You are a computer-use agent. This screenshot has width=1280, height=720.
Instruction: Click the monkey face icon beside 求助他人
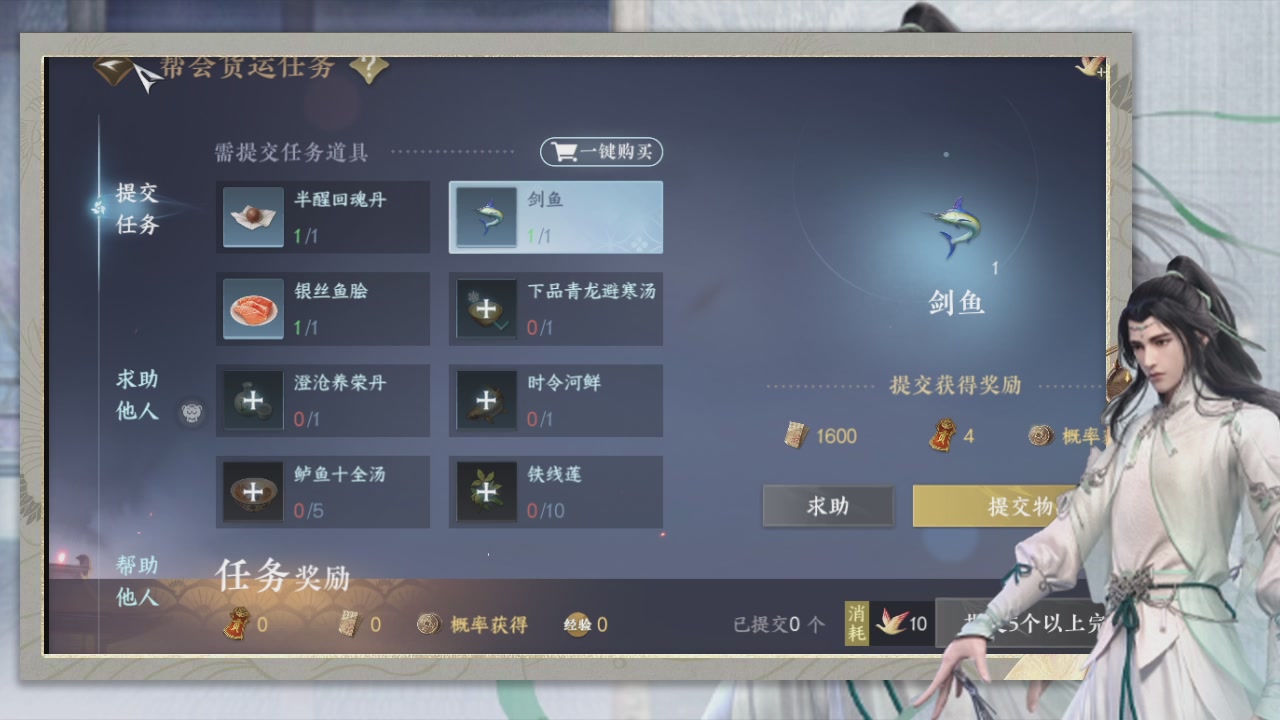pos(191,412)
